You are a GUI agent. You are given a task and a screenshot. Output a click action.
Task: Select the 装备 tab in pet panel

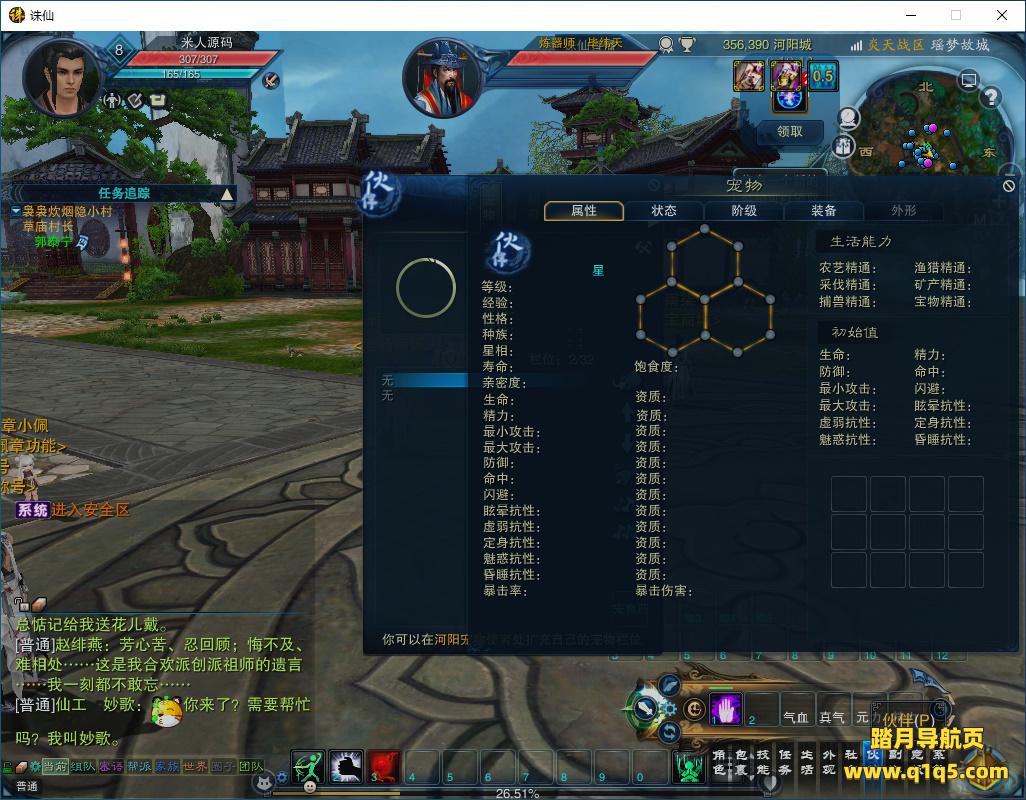(x=824, y=211)
